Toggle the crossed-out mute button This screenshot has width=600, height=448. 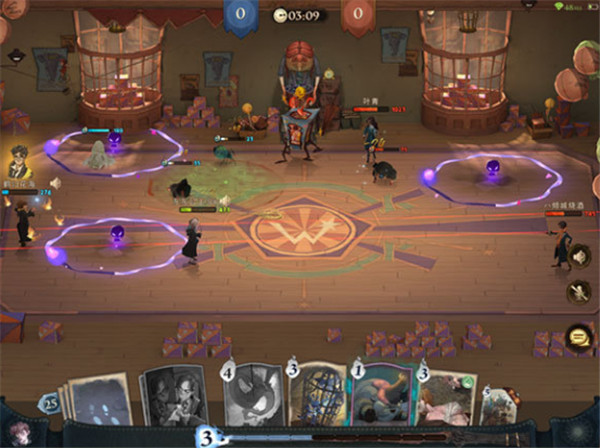578,292
